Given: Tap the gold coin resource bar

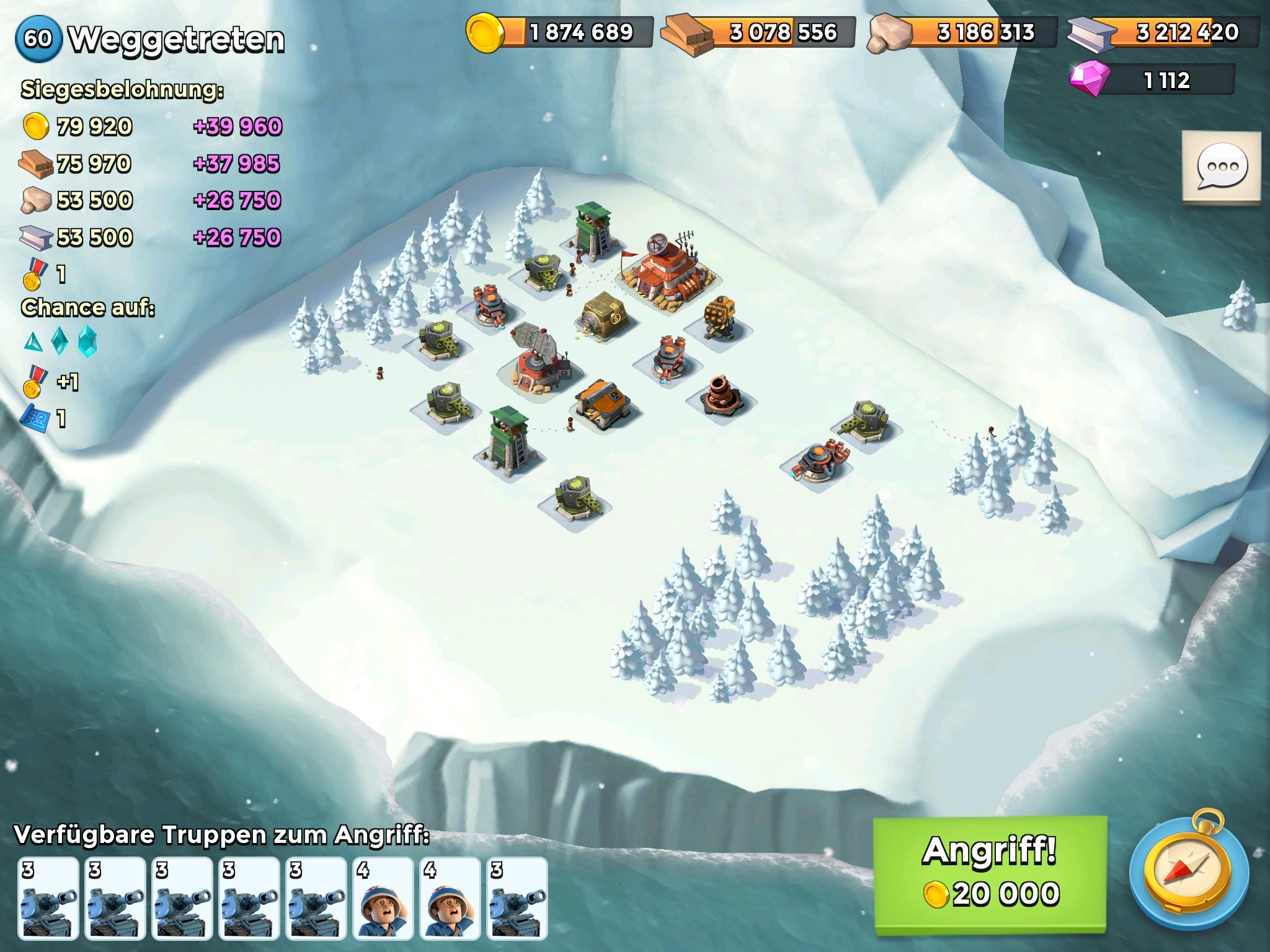Looking at the screenshot, I should [x=560, y=32].
